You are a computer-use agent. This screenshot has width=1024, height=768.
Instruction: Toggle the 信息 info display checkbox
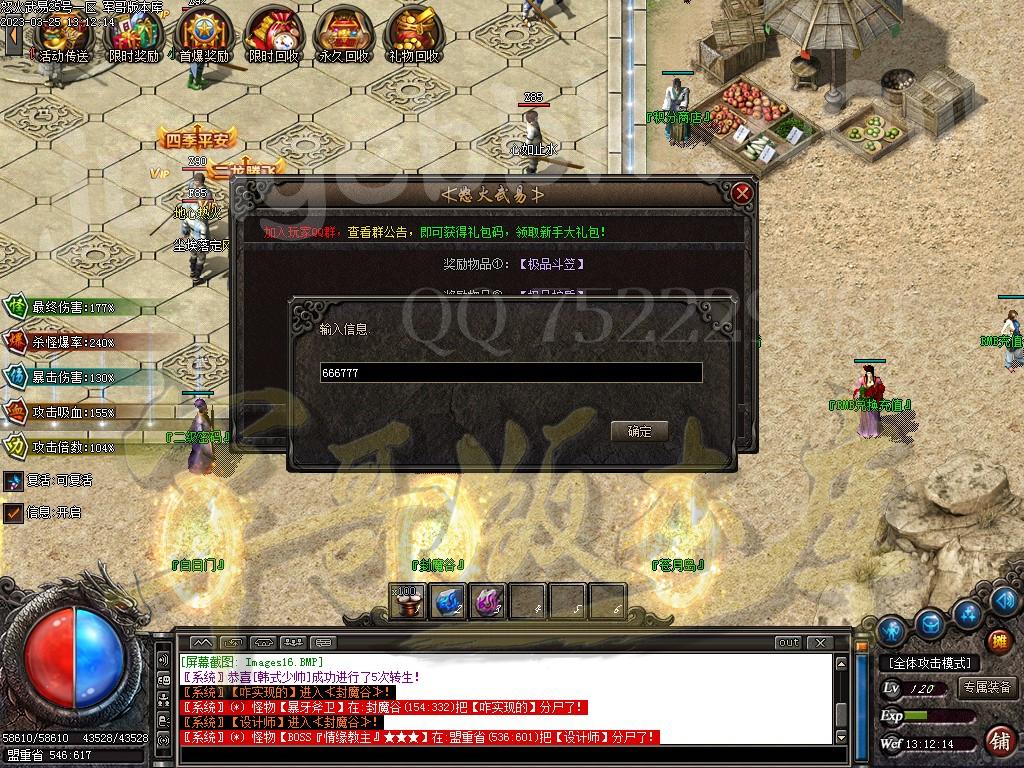point(13,513)
